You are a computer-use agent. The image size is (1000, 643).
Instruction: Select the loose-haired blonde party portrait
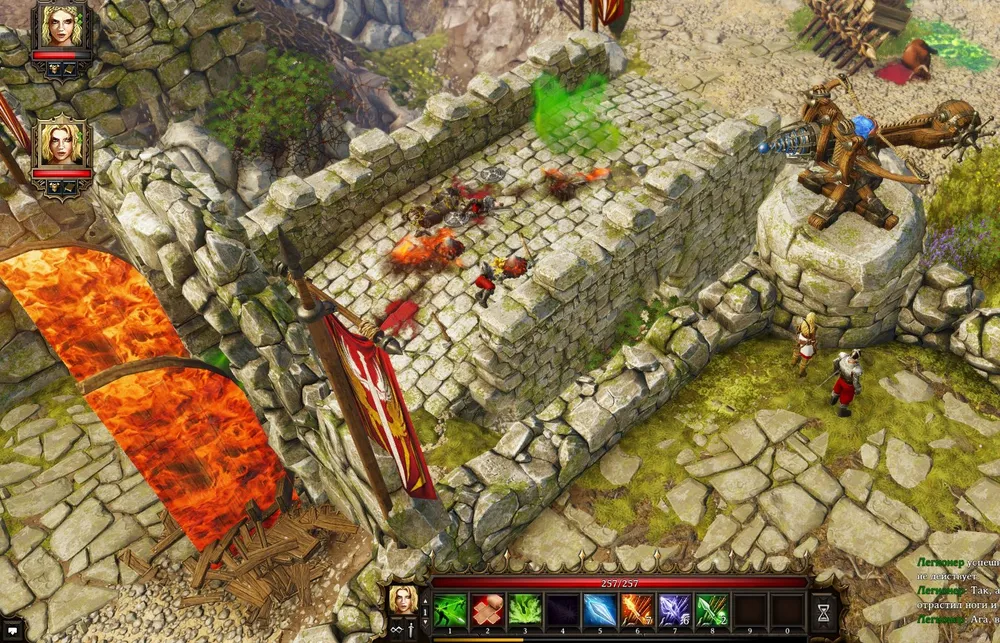pos(62,145)
